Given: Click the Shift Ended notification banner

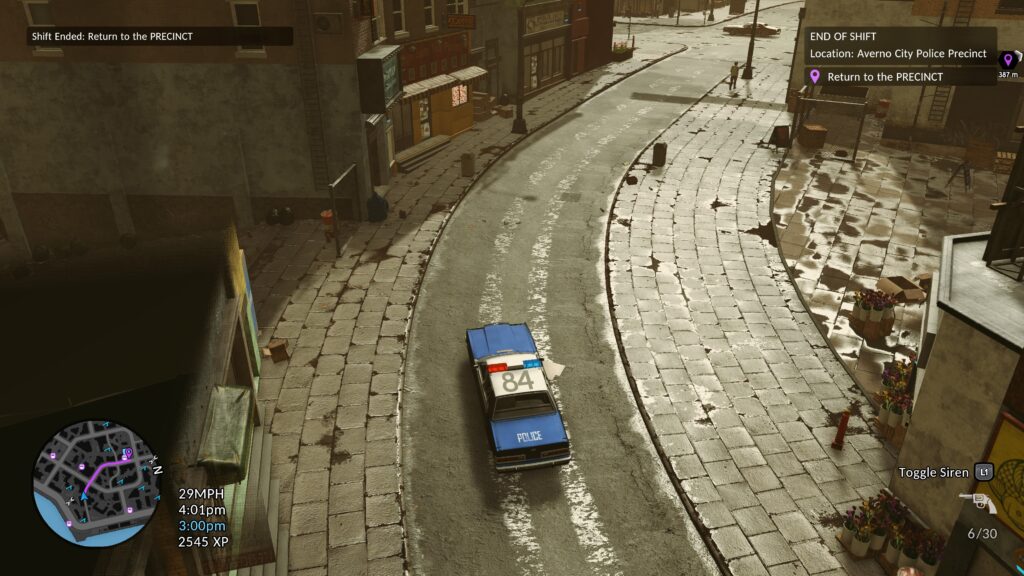Looking at the screenshot, I should [x=160, y=36].
